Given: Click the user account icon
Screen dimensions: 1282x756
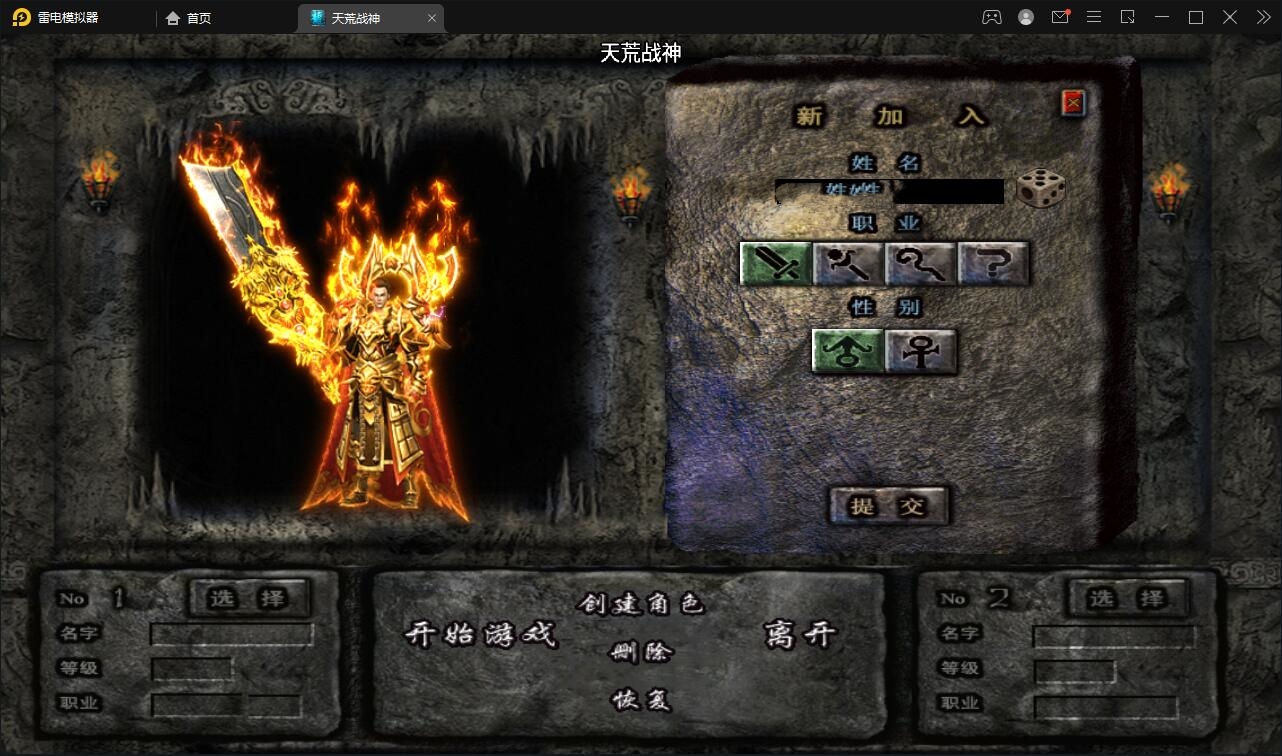Looking at the screenshot, I should [x=1026, y=17].
